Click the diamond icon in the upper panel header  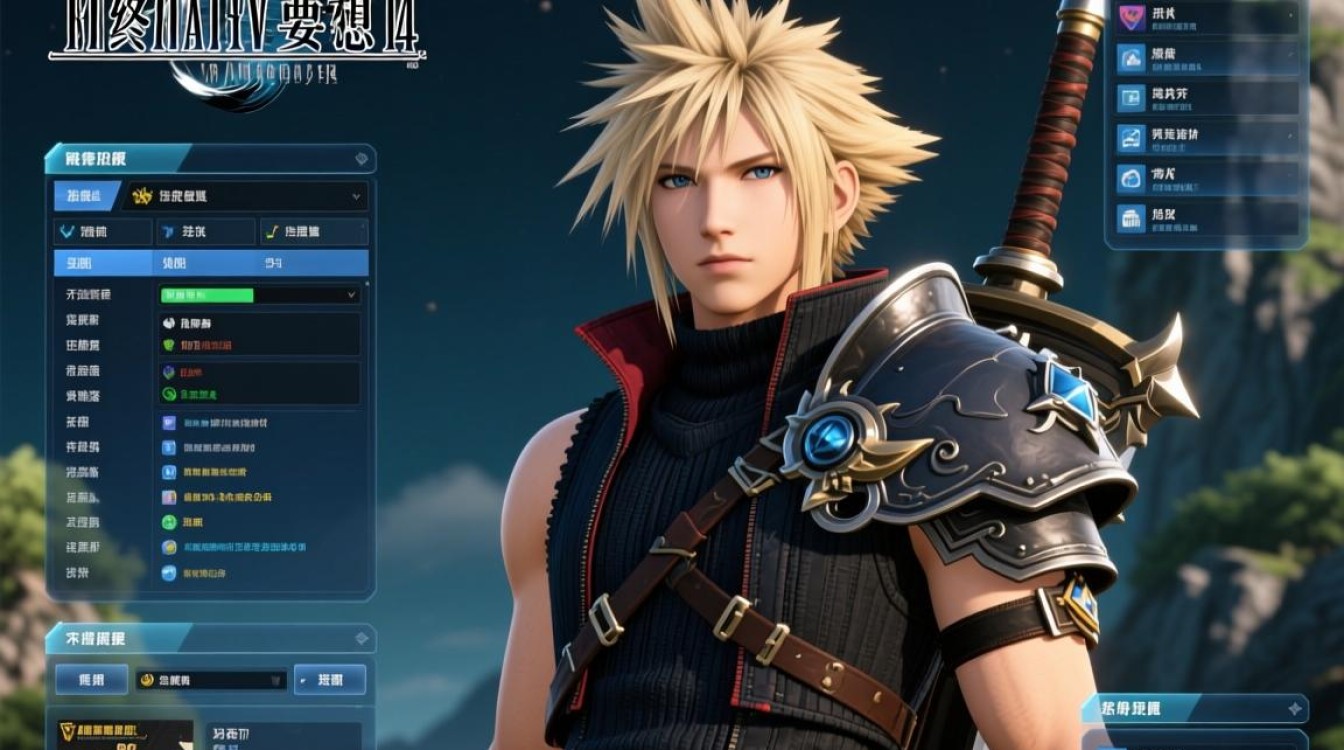[x=361, y=159]
